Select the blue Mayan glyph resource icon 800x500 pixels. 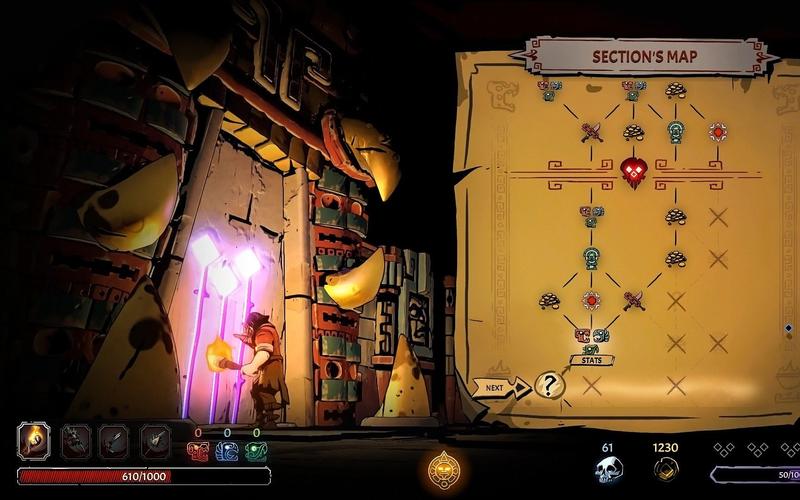pyautogui.click(x=226, y=452)
